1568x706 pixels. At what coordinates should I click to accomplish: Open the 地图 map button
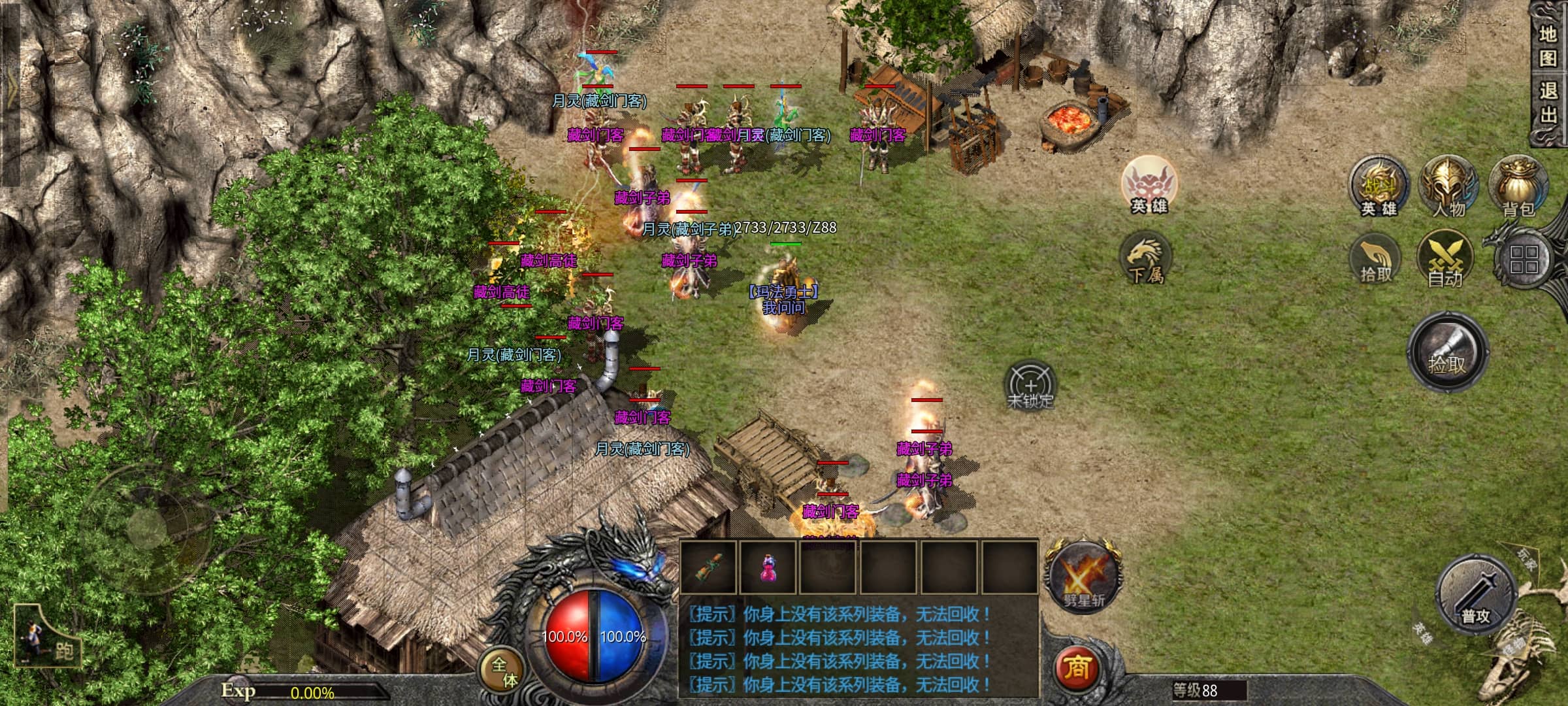1547,46
